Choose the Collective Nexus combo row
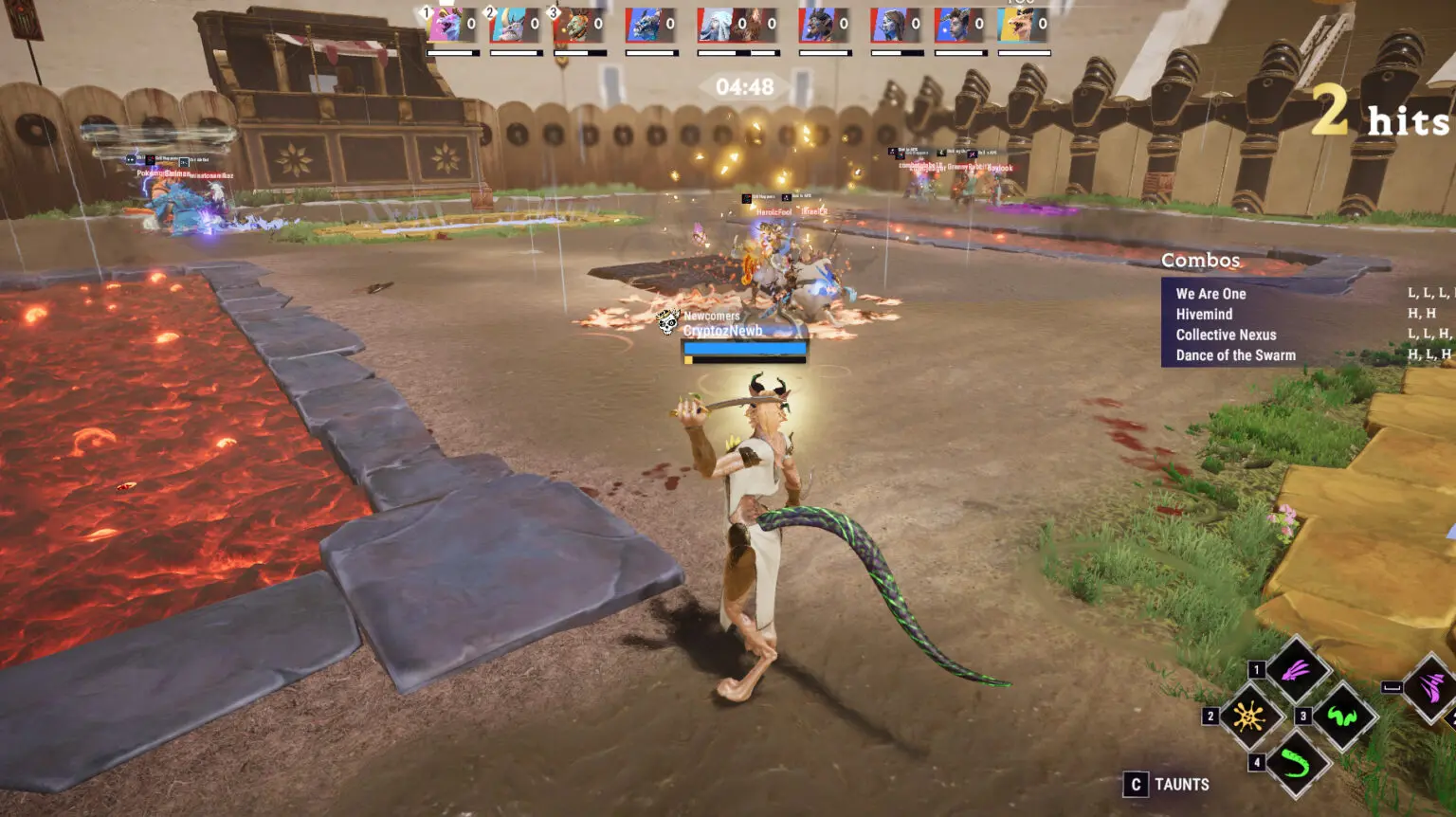The width and height of the screenshot is (1456, 817). tap(1226, 335)
